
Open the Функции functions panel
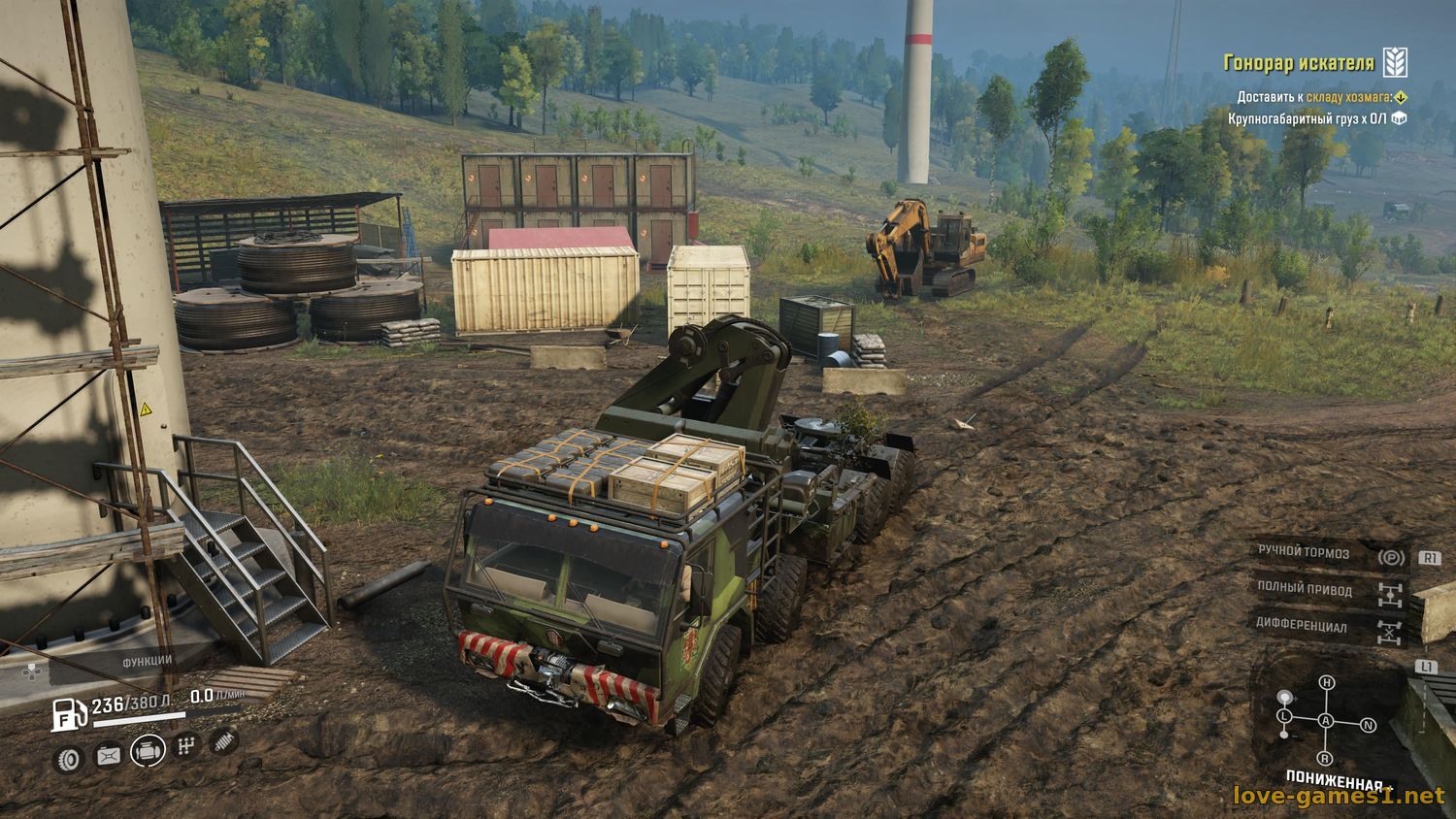click(x=147, y=661)
